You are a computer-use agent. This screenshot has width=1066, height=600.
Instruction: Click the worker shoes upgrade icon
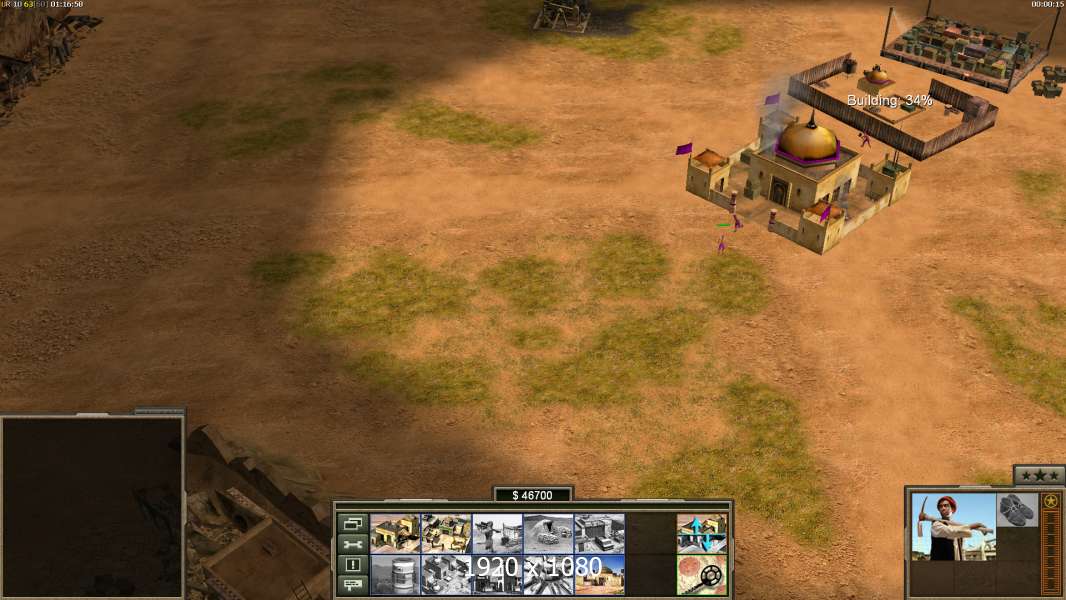click(1018, 508)
